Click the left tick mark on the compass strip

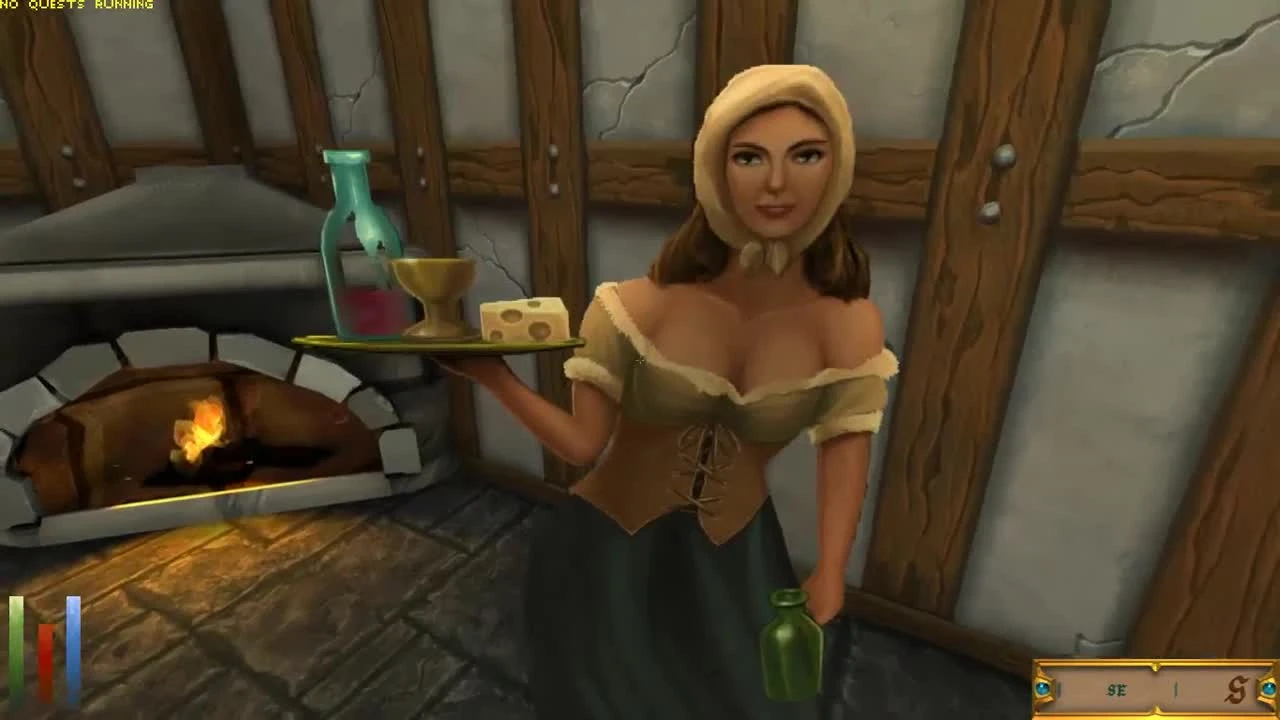[x=1058, y=688]
